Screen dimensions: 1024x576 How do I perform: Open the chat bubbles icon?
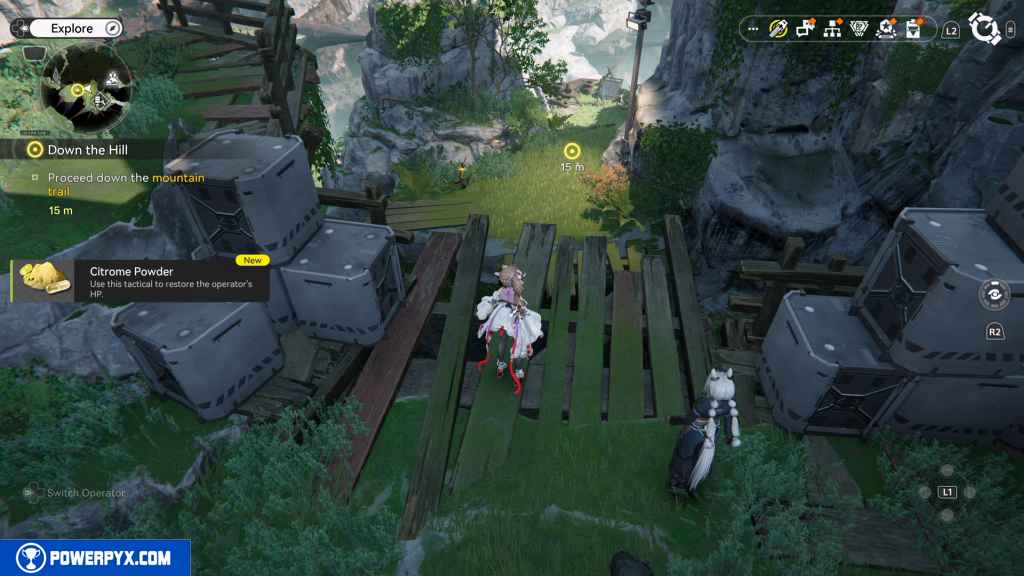pyautogui.click(x=805, y=29)
